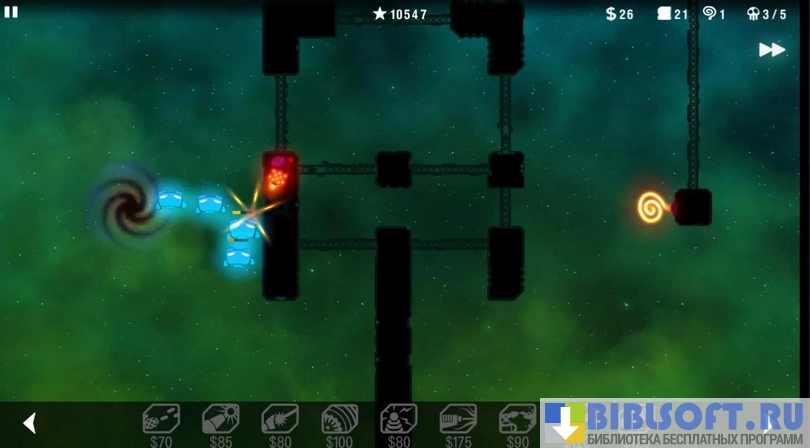Toggle fast-forward speed
Screen dimensions: 810x448
[771, 50]
